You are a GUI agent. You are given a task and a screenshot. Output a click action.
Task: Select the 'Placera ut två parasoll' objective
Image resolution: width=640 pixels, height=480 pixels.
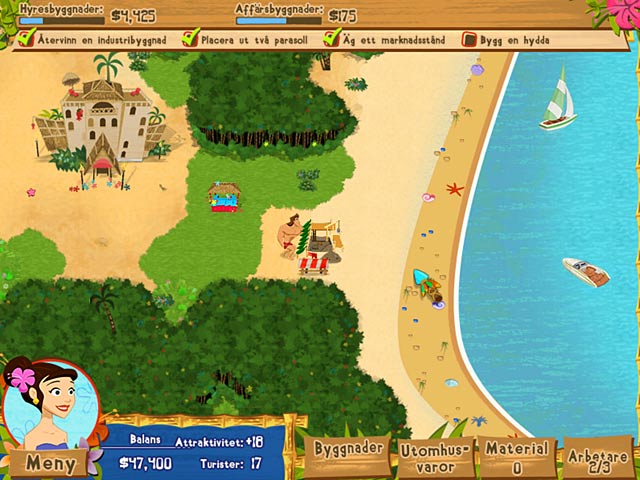click(246, 40)
